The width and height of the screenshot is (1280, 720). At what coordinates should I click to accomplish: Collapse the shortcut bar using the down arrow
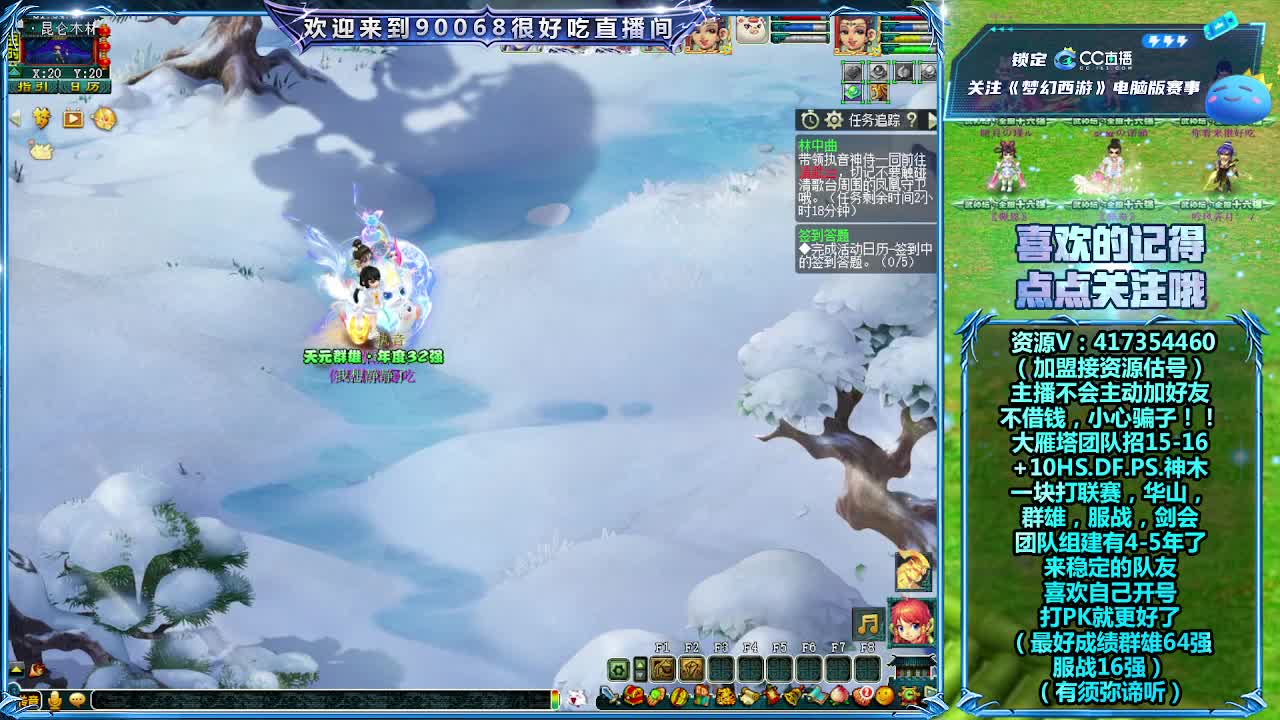(640, 676)
